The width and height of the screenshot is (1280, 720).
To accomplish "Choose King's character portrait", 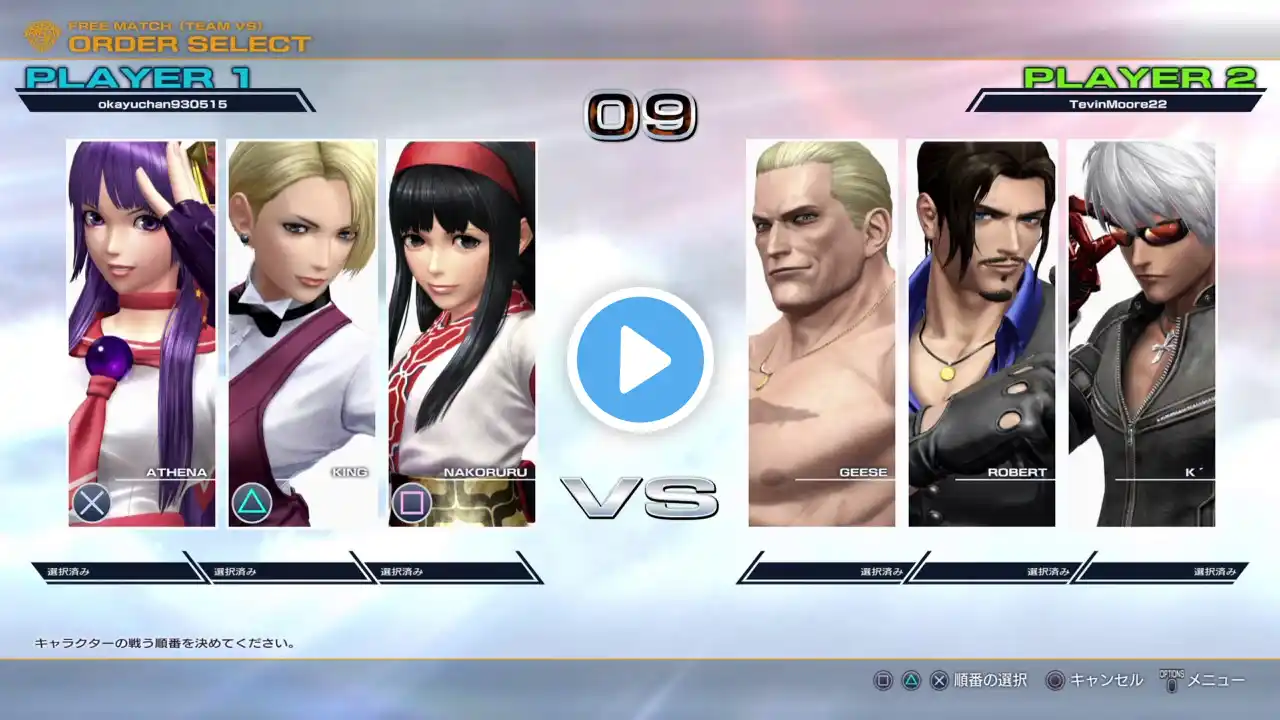I will 301,333.
